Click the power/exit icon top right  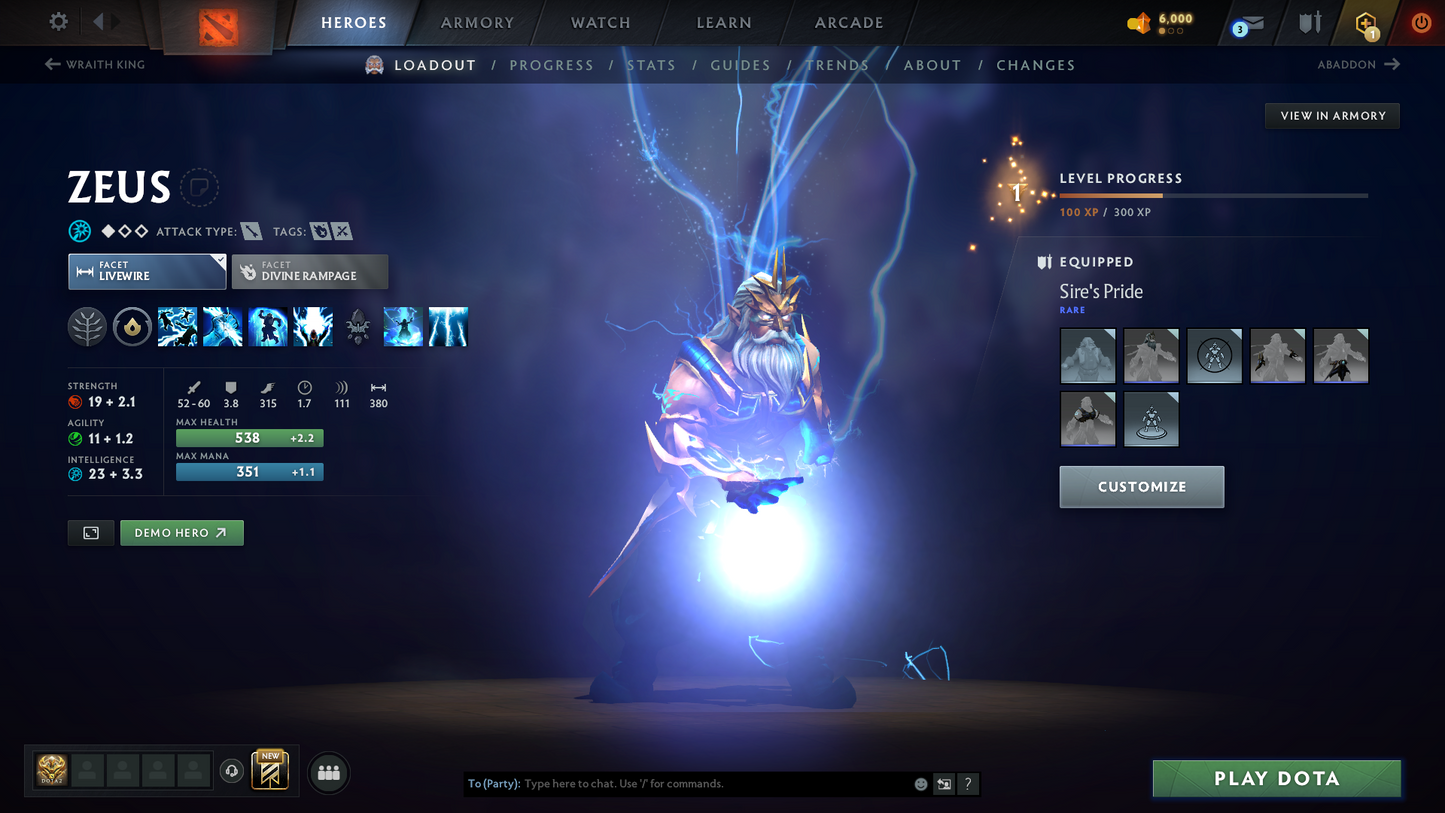(x=1421, y=22)
